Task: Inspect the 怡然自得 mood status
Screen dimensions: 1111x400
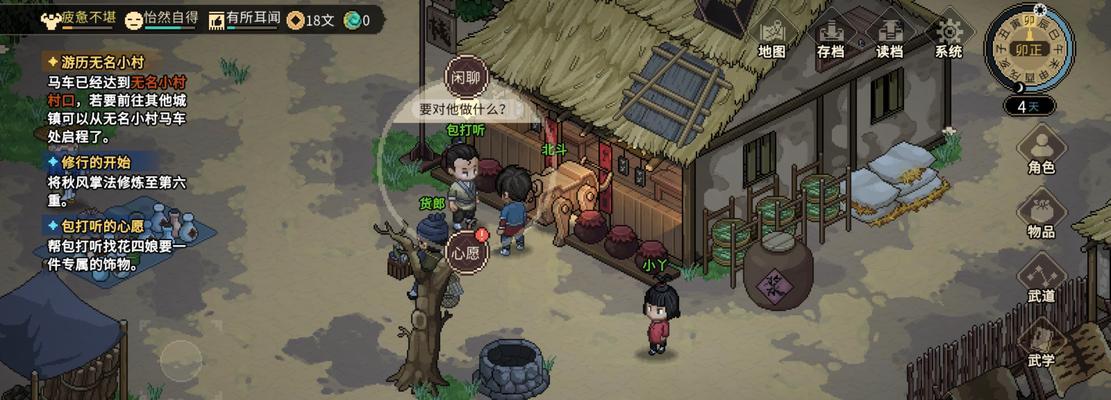Action: coord(164,19)
